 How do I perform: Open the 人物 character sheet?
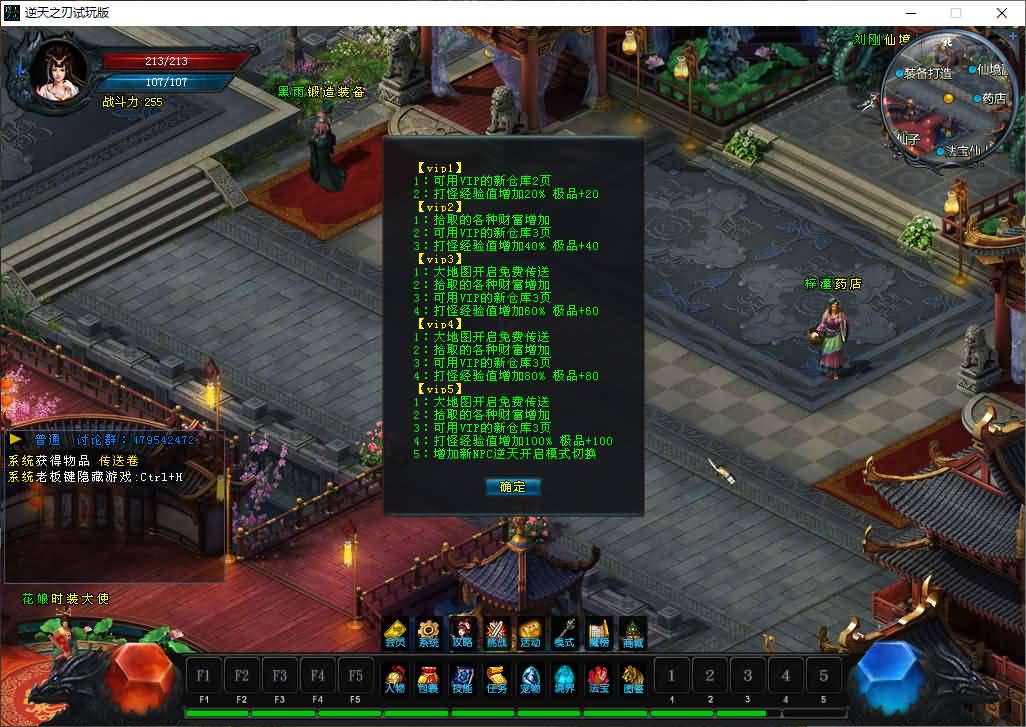tap(395, 679)
